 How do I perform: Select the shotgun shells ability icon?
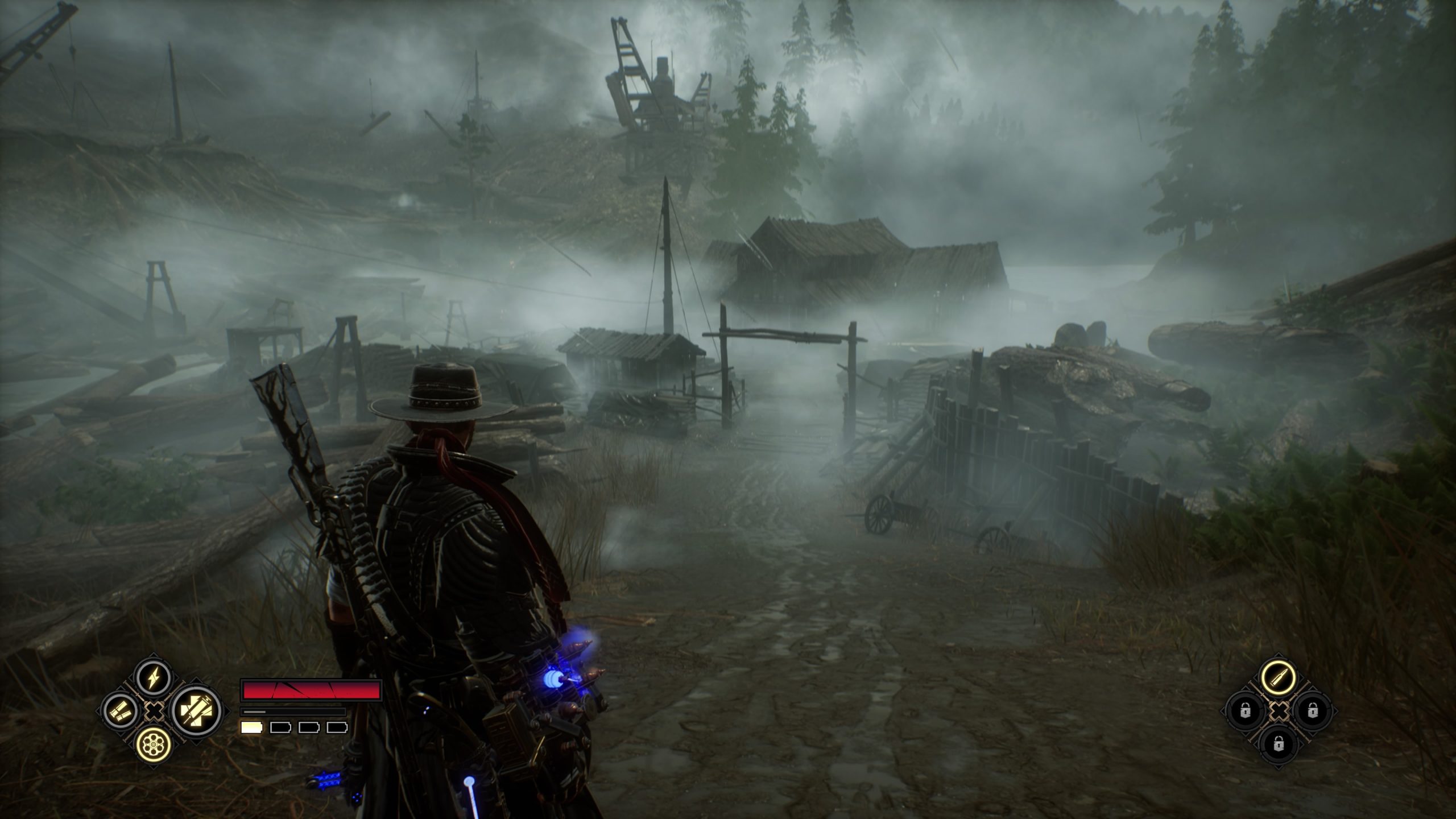click(x=121, y=710)
